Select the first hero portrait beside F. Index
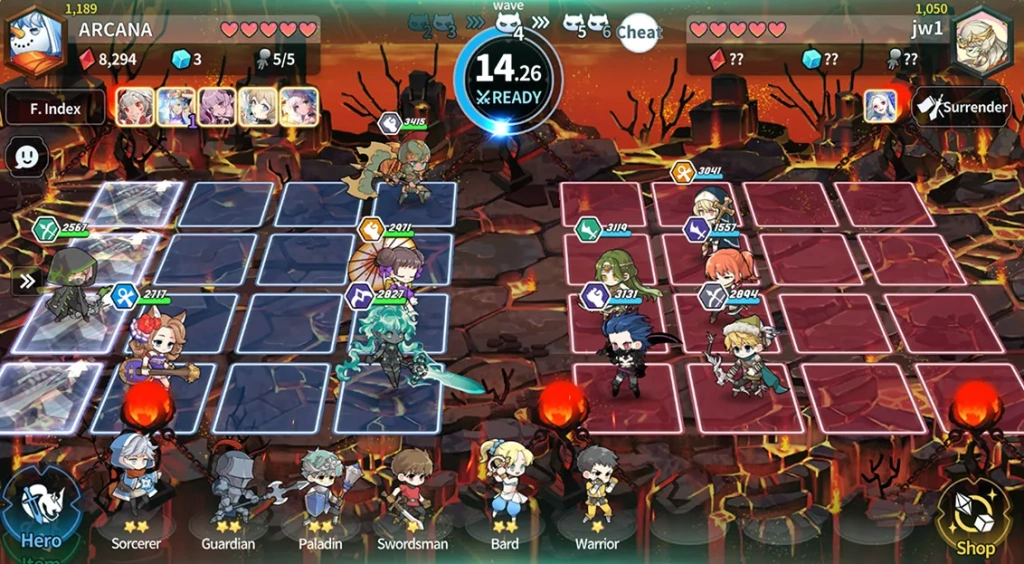 135,107
